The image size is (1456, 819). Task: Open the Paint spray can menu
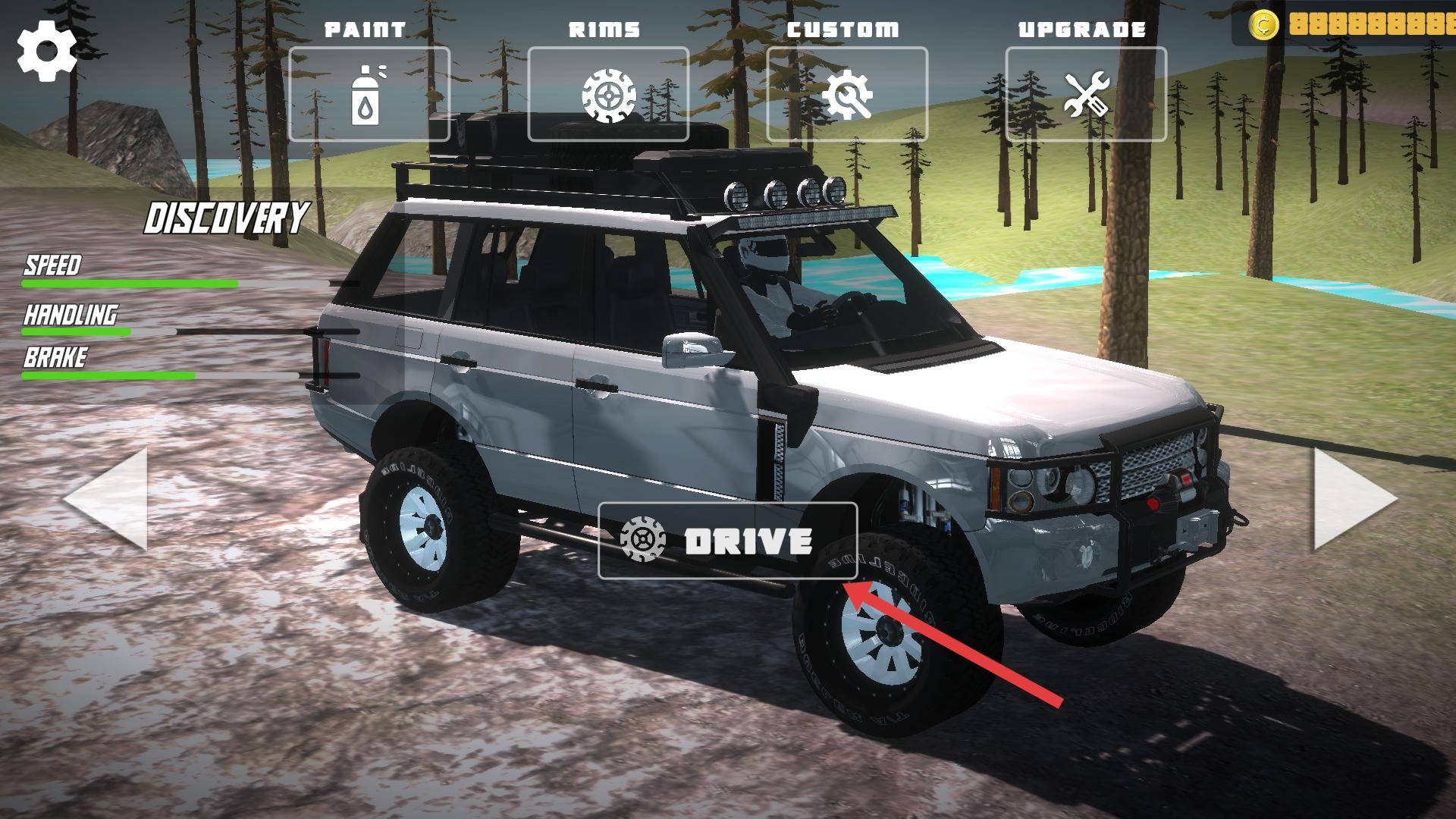point(369,94)
